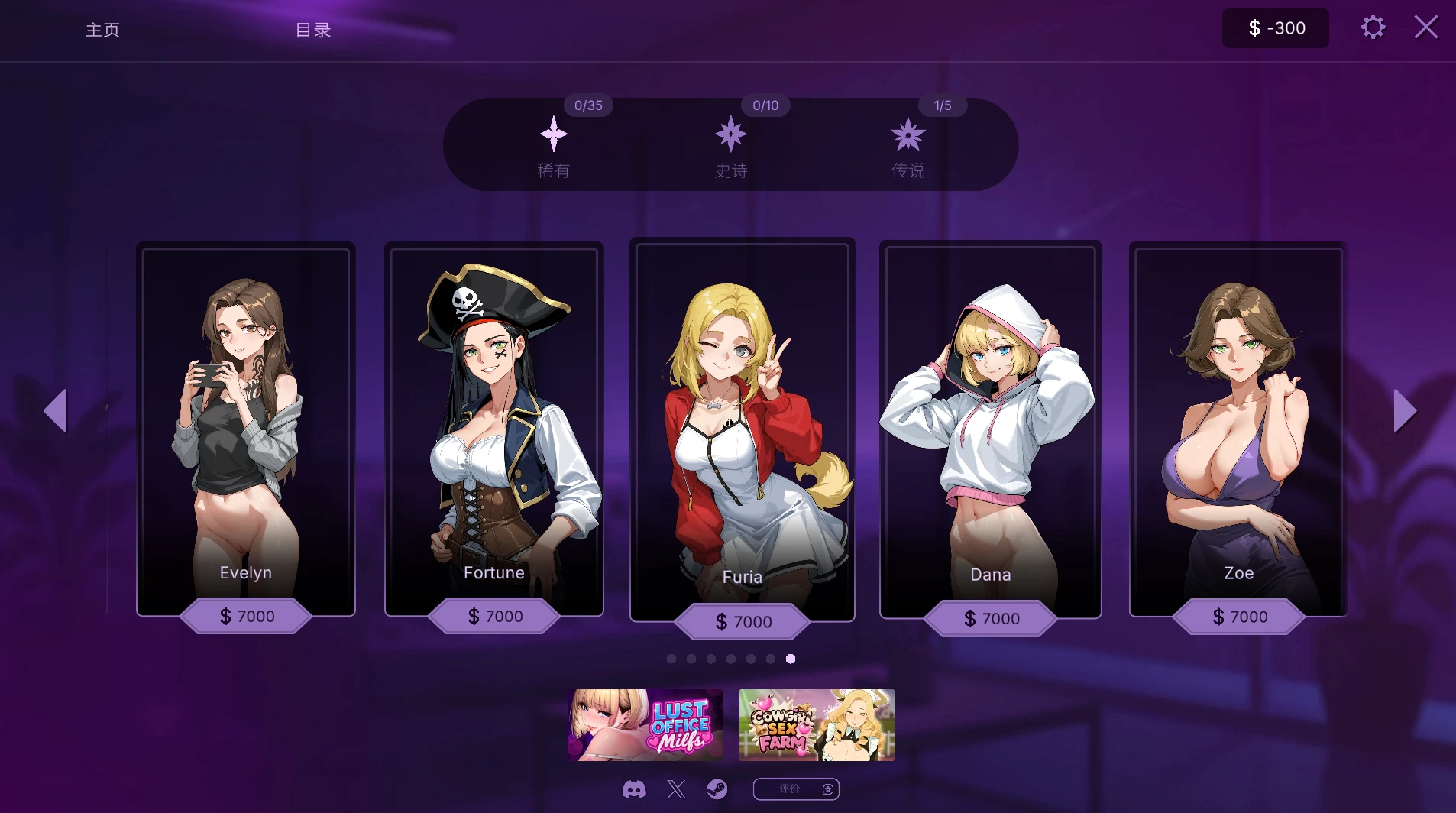Open the settings gear icon
1456x813 pixels.
click(1373, 27)
